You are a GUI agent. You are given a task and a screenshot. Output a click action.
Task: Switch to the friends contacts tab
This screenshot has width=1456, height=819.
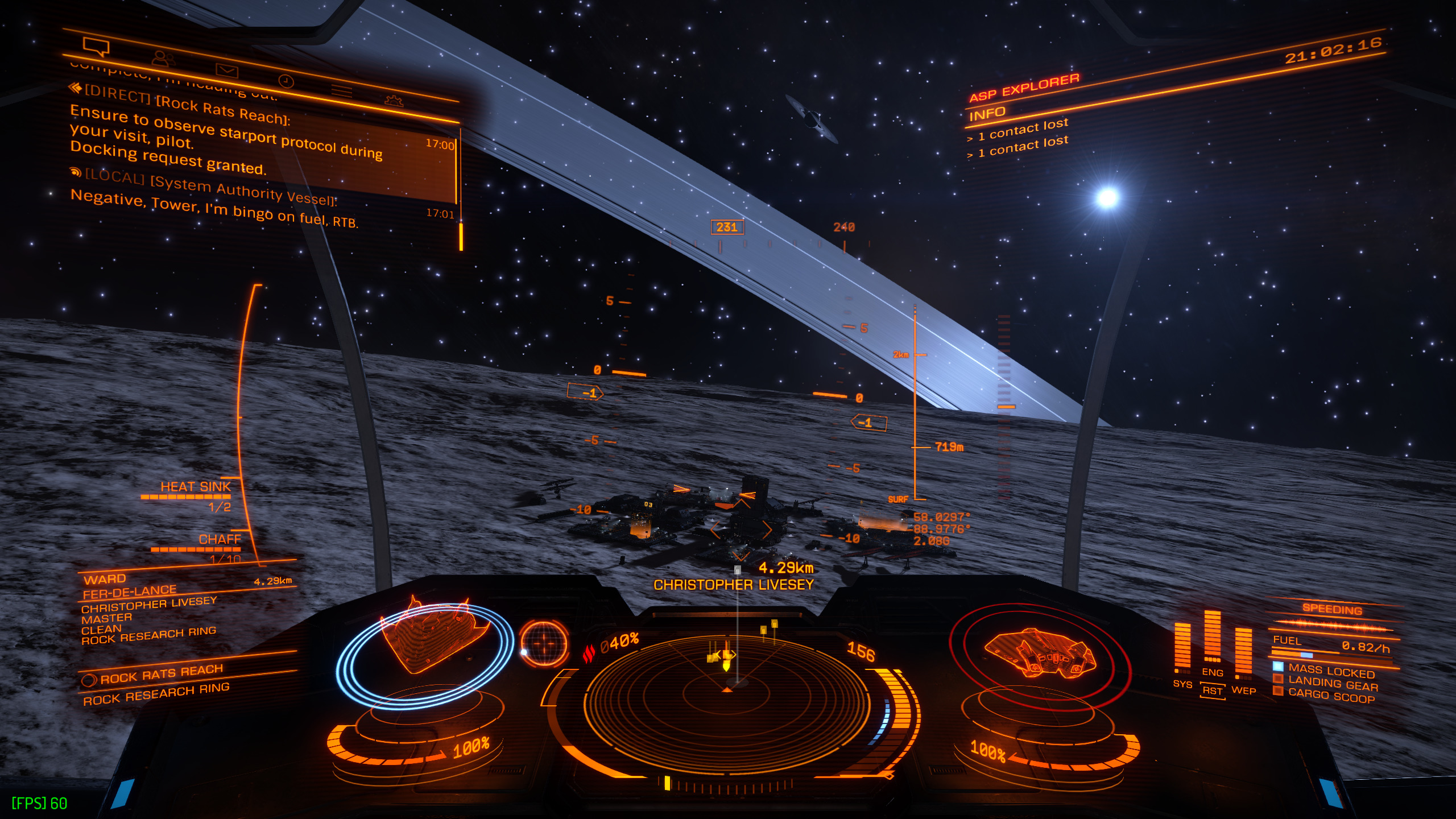163,58
